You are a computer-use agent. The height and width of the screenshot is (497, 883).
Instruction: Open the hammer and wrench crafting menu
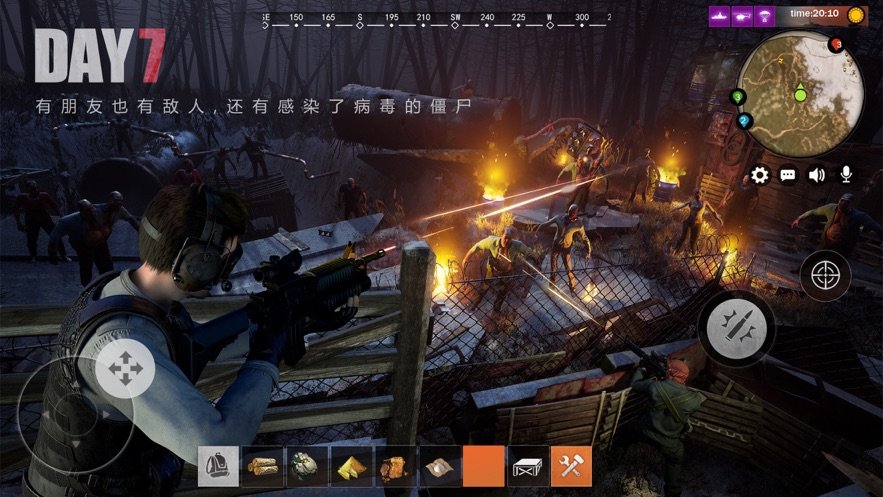pos(572,466)
